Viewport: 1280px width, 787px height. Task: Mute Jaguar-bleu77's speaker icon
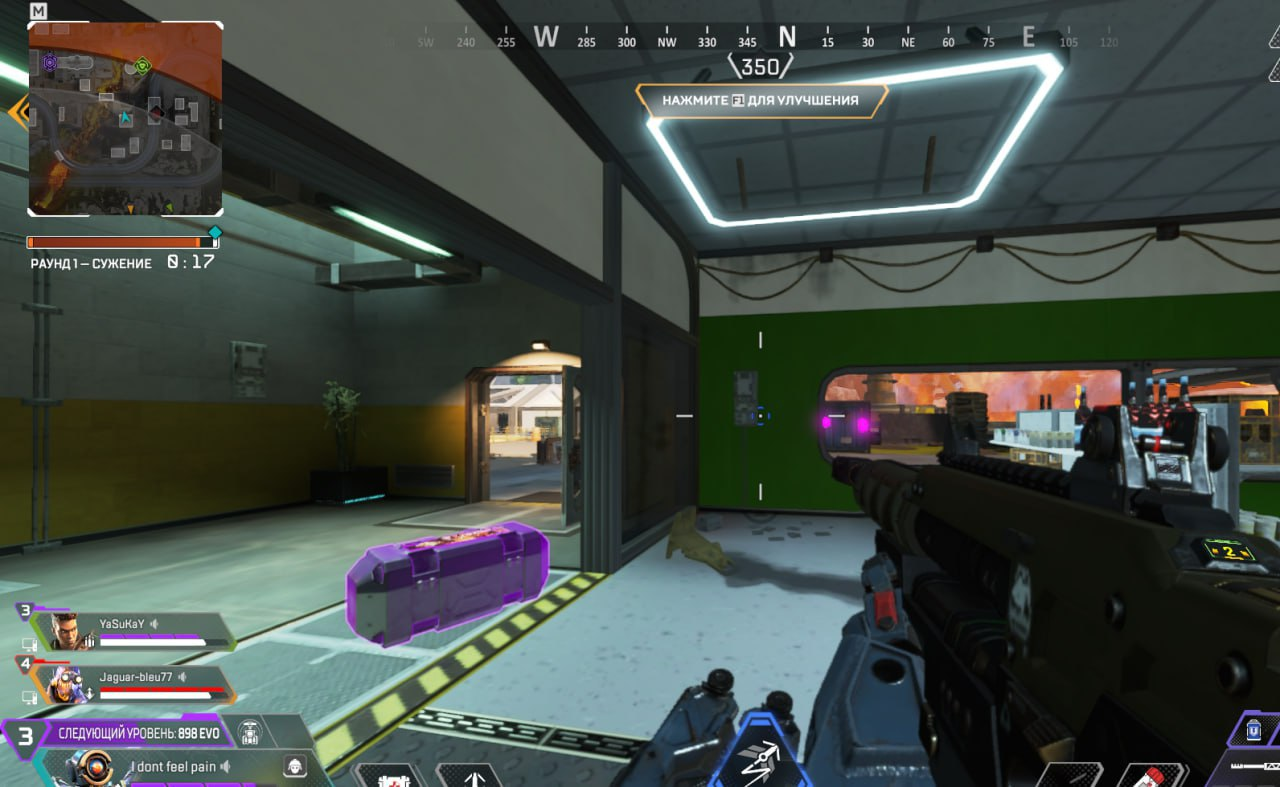[x=182, y=677]
